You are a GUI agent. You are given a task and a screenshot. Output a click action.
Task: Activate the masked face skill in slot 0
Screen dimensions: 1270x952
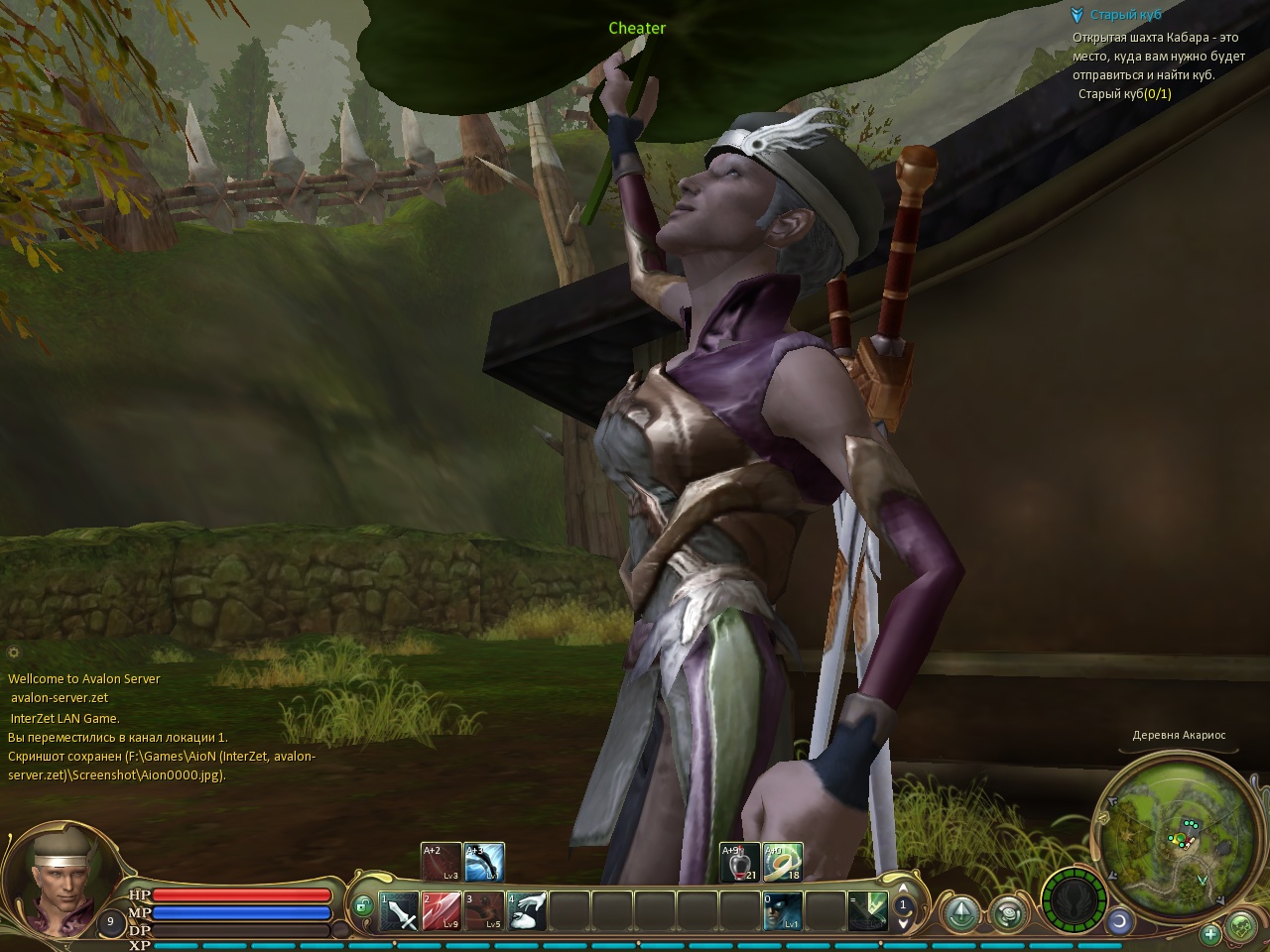[781, 910]
